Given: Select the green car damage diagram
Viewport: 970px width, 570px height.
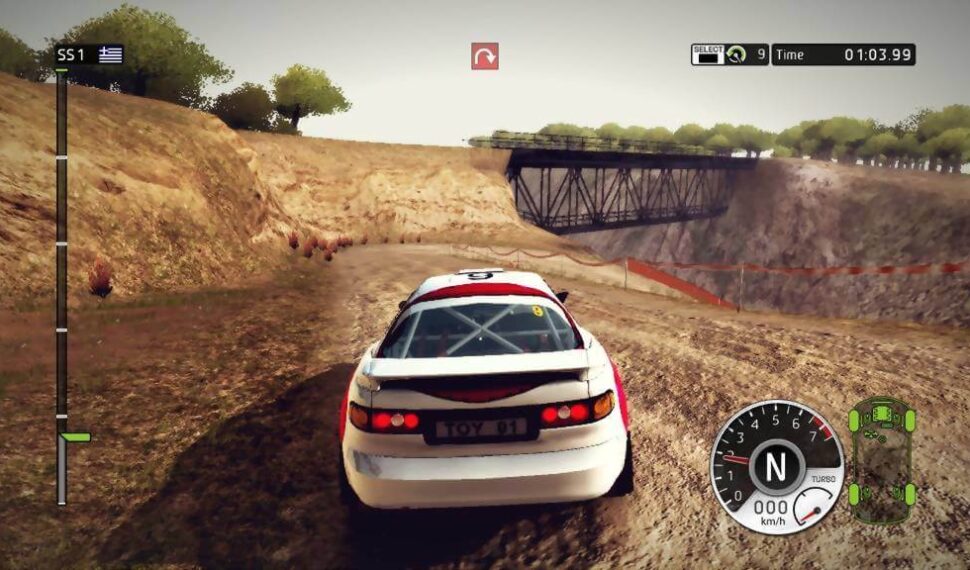Looking at the screenshot, I should pyautogui.click(x=881, y=460).
